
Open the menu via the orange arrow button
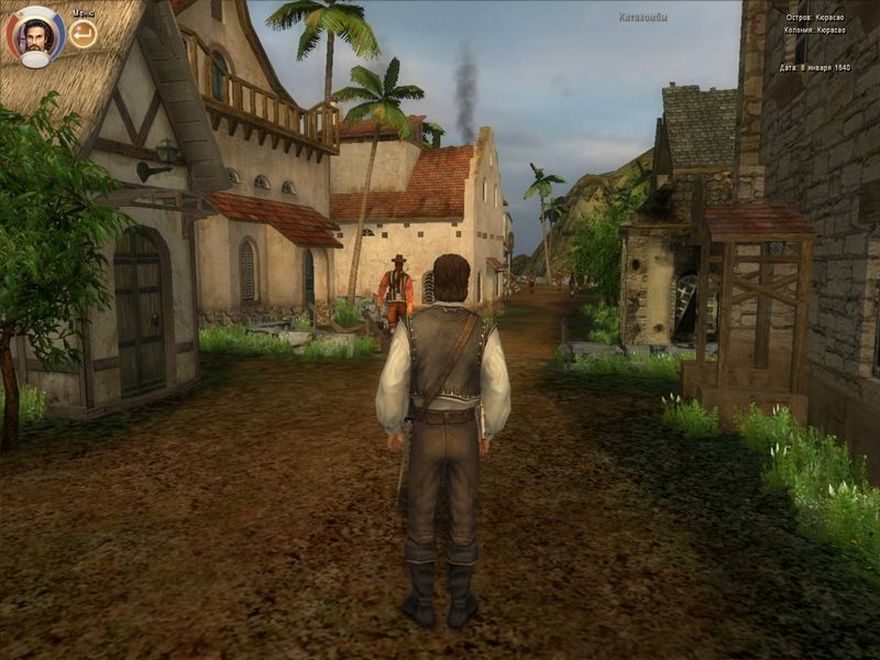click(84, 35)
